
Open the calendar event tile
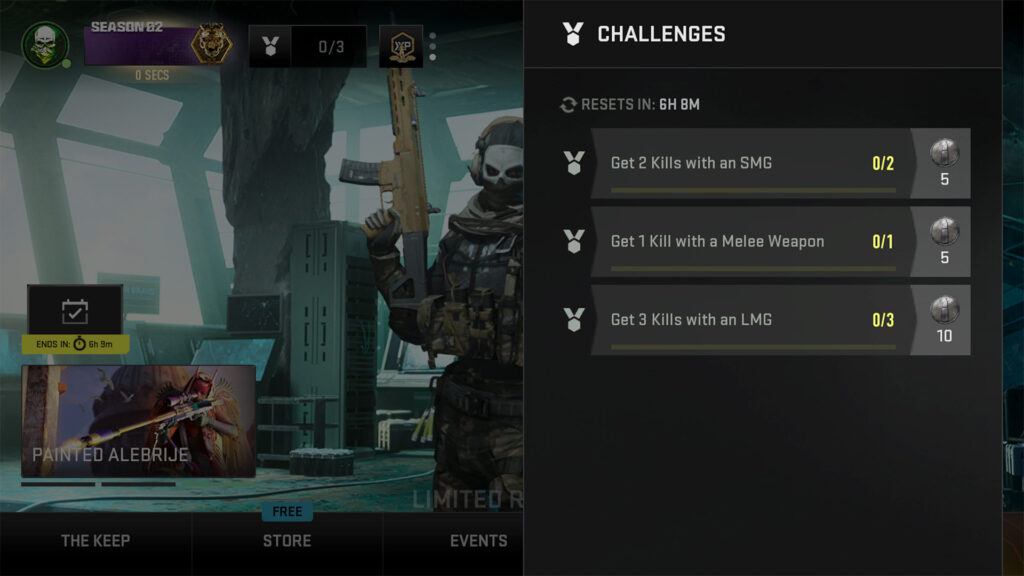click(75, 311)
